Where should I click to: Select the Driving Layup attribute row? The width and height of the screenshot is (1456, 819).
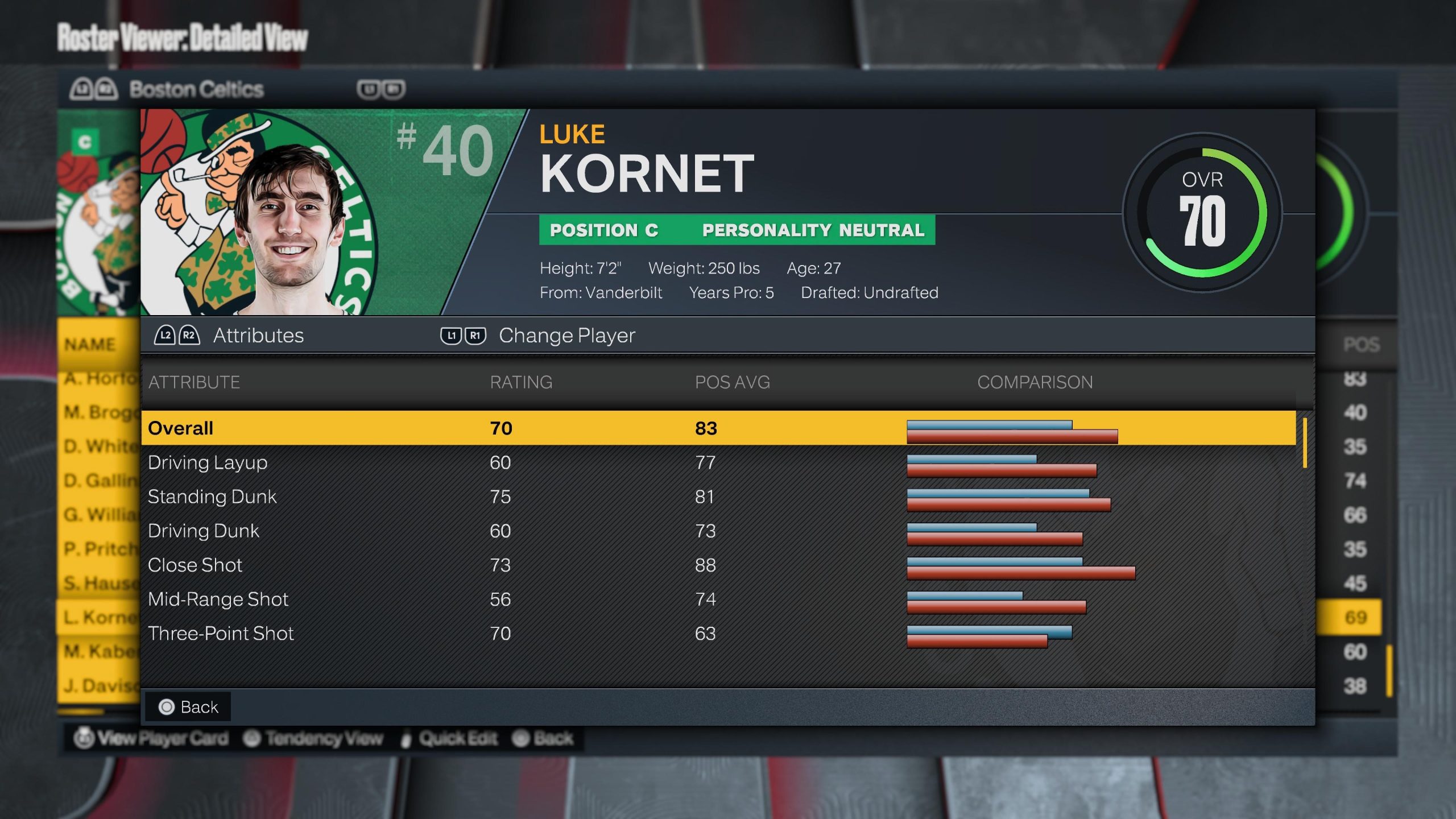[x=718, y=462]
